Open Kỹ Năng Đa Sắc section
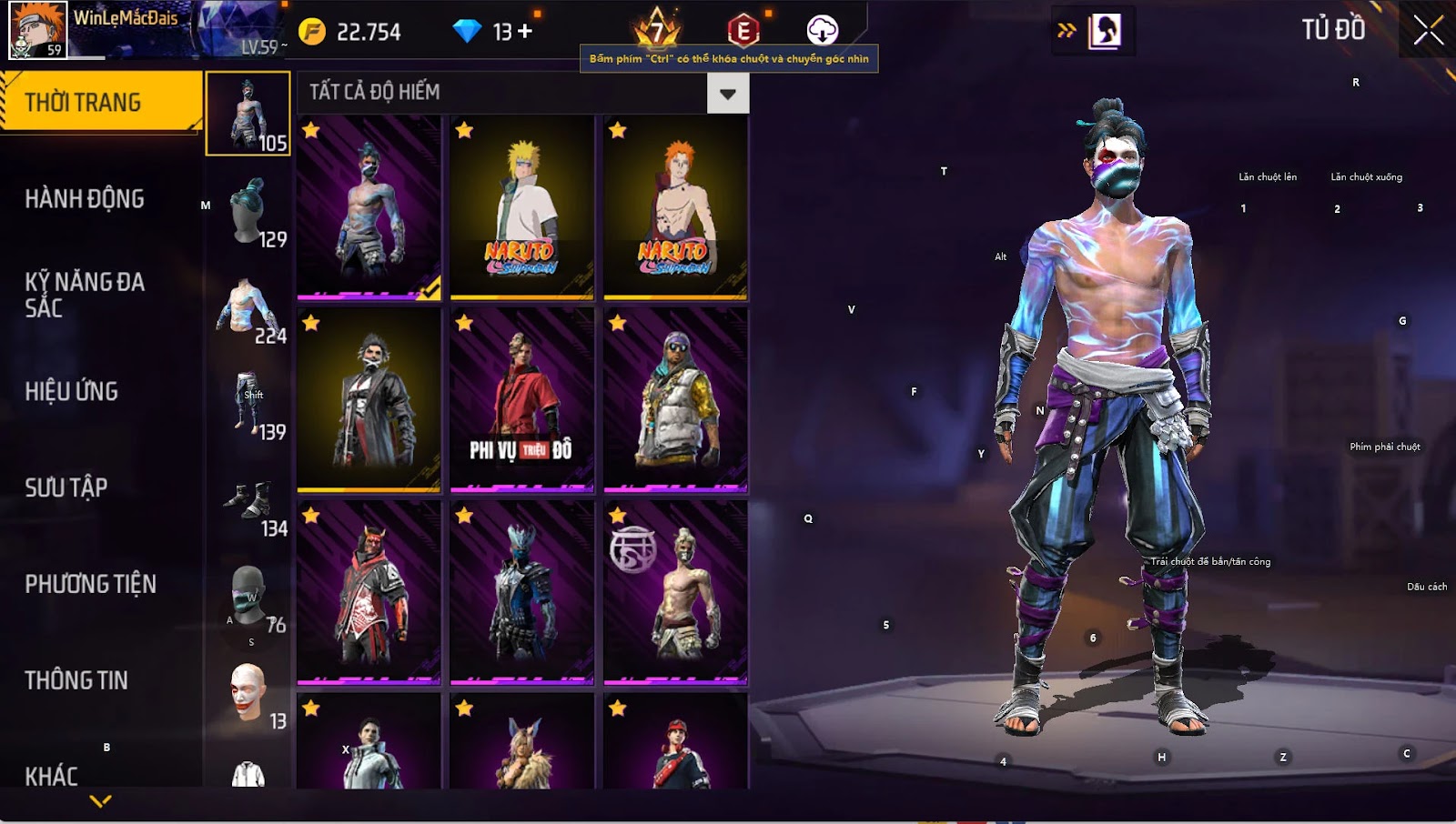This screenshot has width=1456, height=824. pyautogui.click(x=85, y=295)
